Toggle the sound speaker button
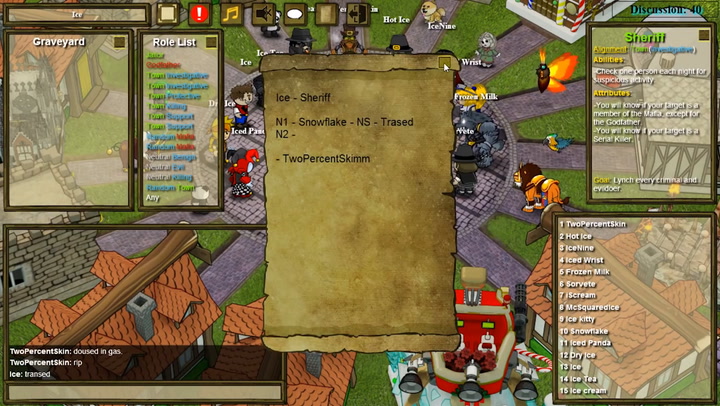Viewport: 720px width, 406px height. coord(264,14)
